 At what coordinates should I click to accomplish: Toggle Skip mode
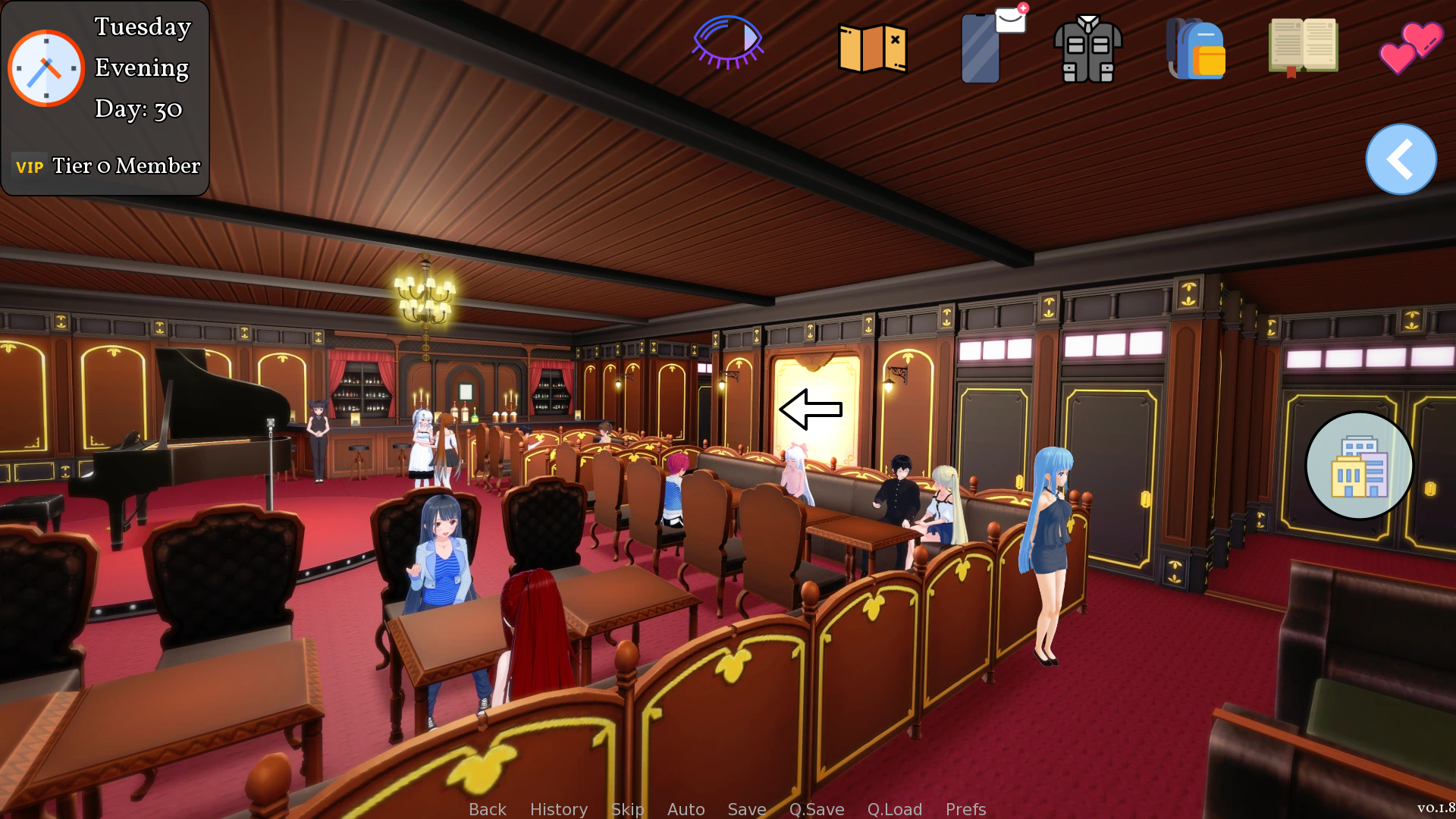pos(627,809)
